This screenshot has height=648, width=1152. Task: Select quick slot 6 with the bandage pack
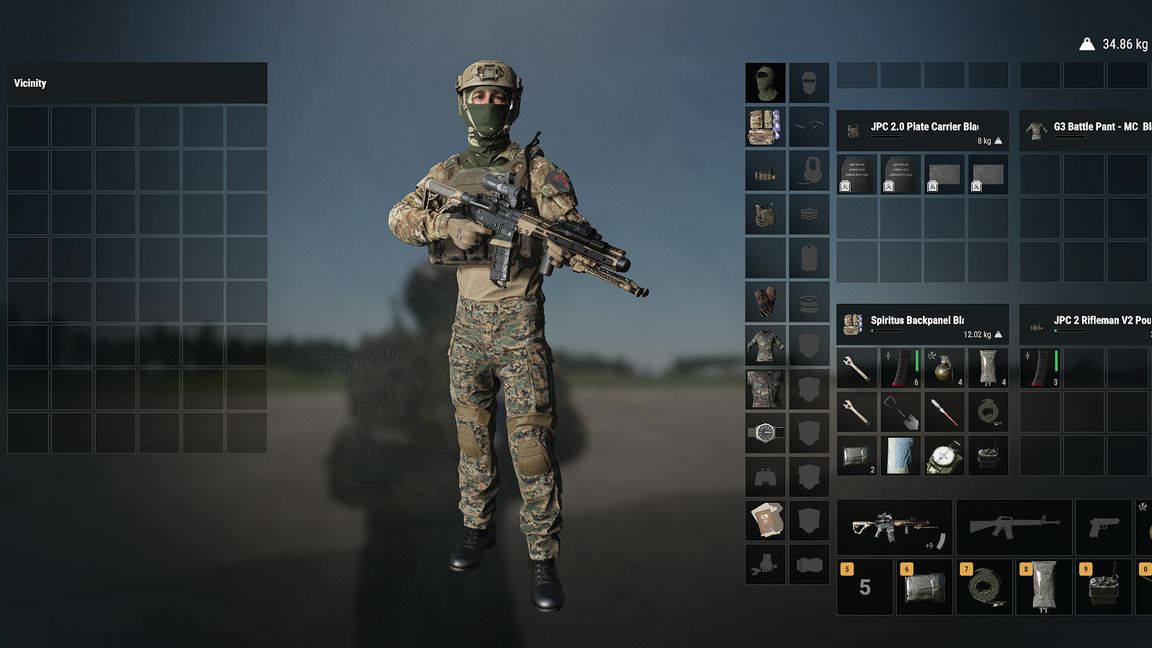coord(924,587)
